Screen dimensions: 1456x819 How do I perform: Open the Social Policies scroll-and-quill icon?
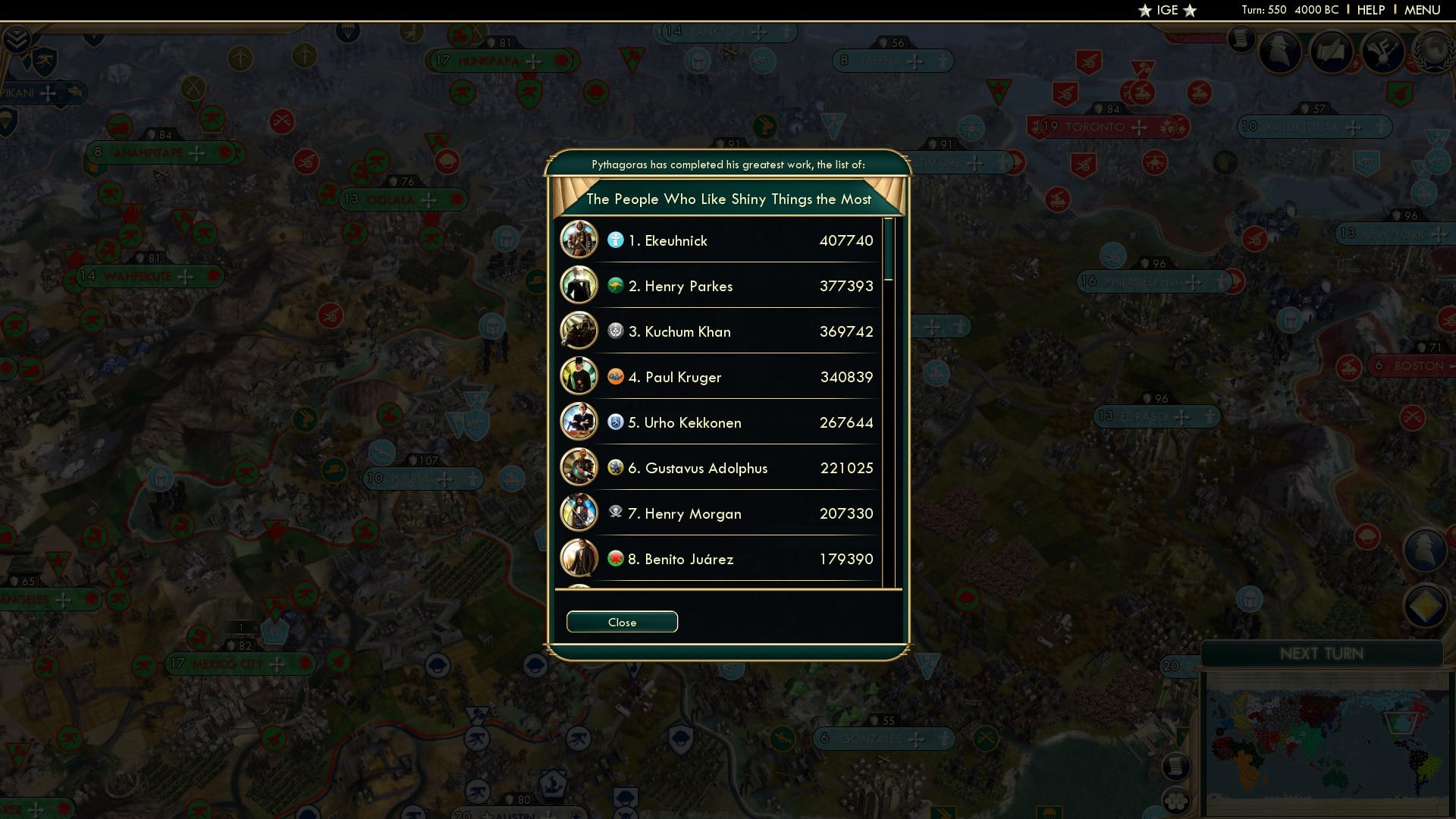pyautogui.click(x=1333, y=53)
